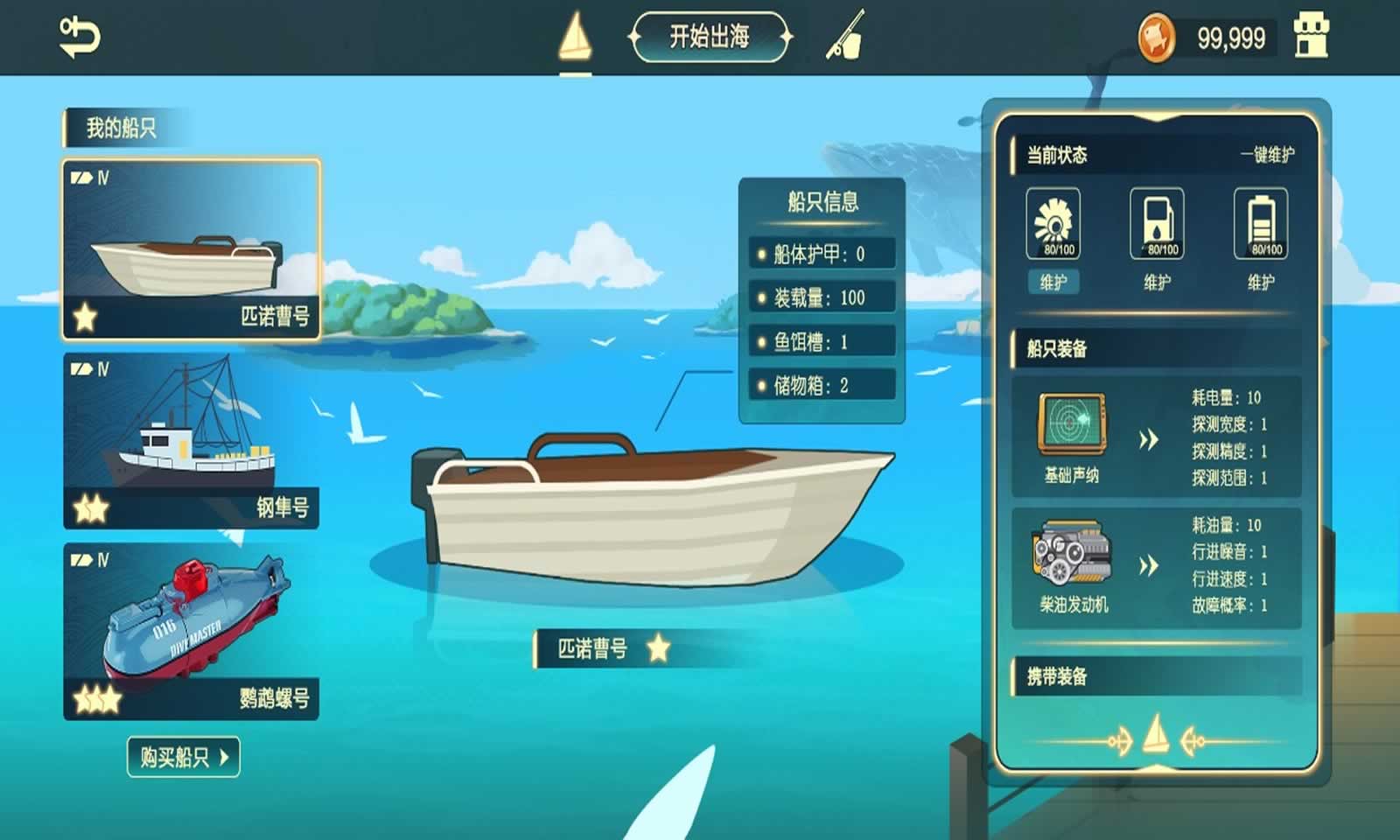Click the fish coin currency icon
The width and height of the screenshot is (1400, 840).
click(1156, 37)
